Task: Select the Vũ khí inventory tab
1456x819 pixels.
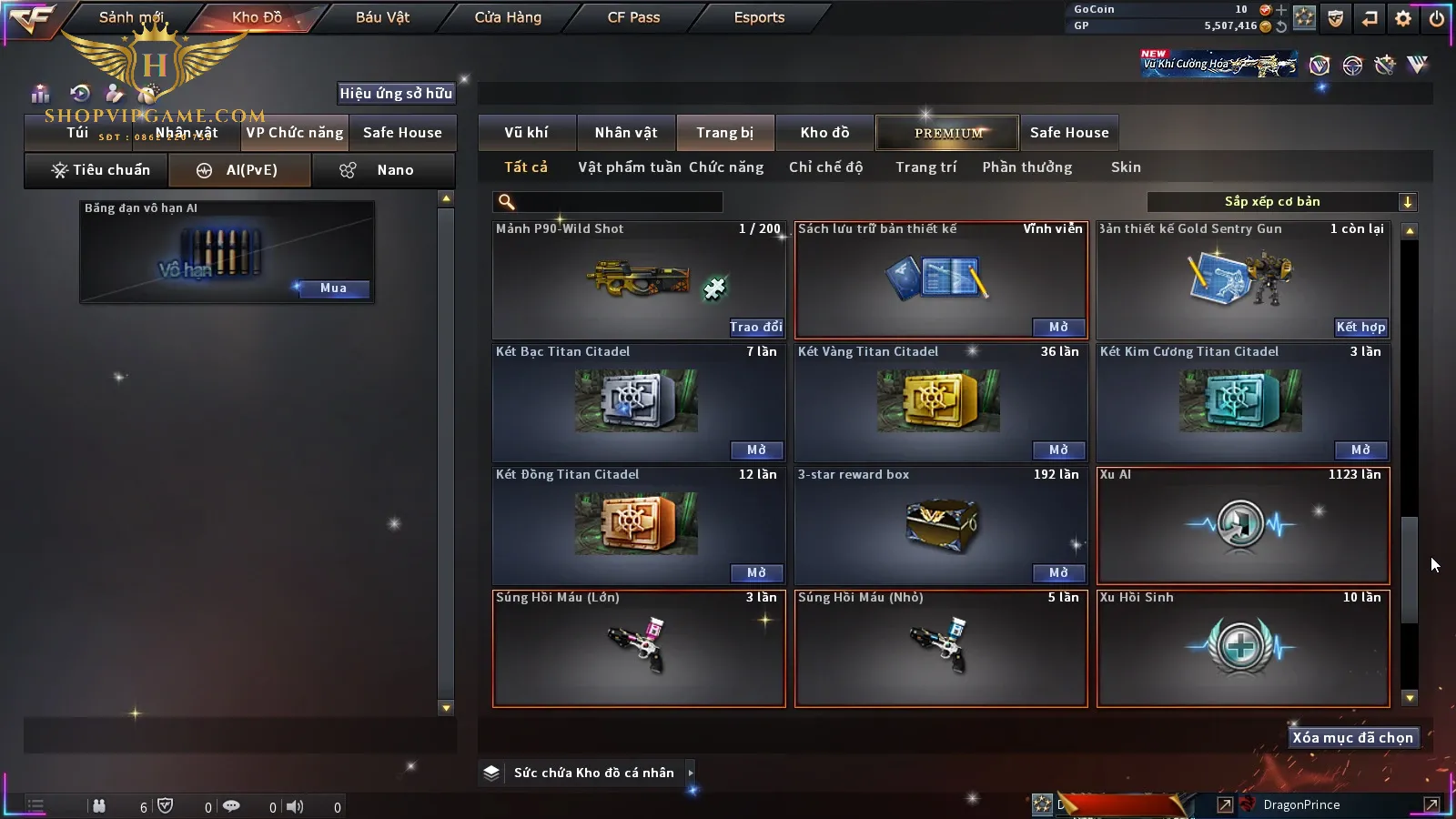Action: pos(526,133)
